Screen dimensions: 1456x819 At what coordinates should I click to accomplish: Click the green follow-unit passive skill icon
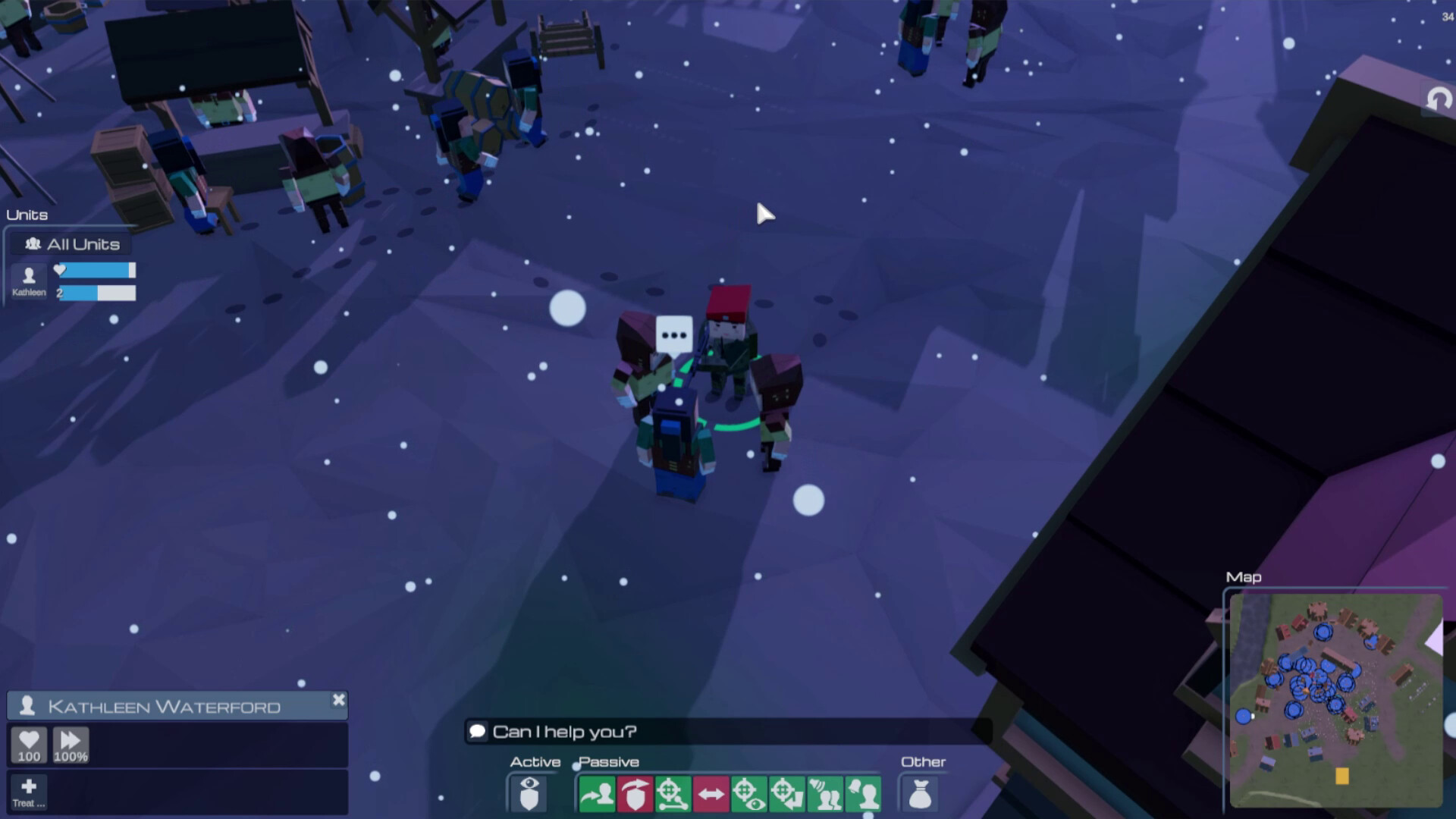click(x=599, y=793)
